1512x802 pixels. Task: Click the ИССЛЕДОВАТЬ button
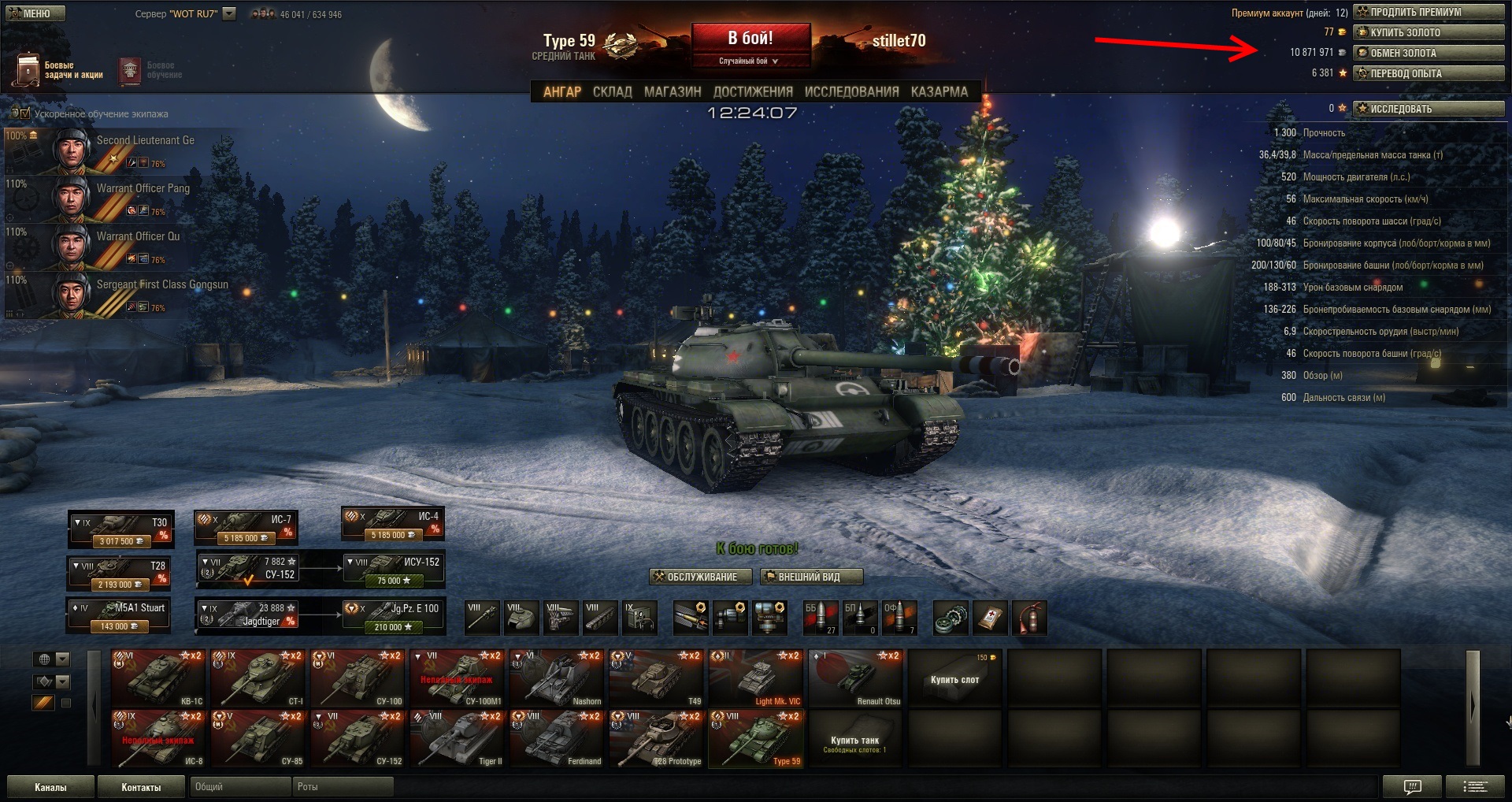tap(1429, 109)
